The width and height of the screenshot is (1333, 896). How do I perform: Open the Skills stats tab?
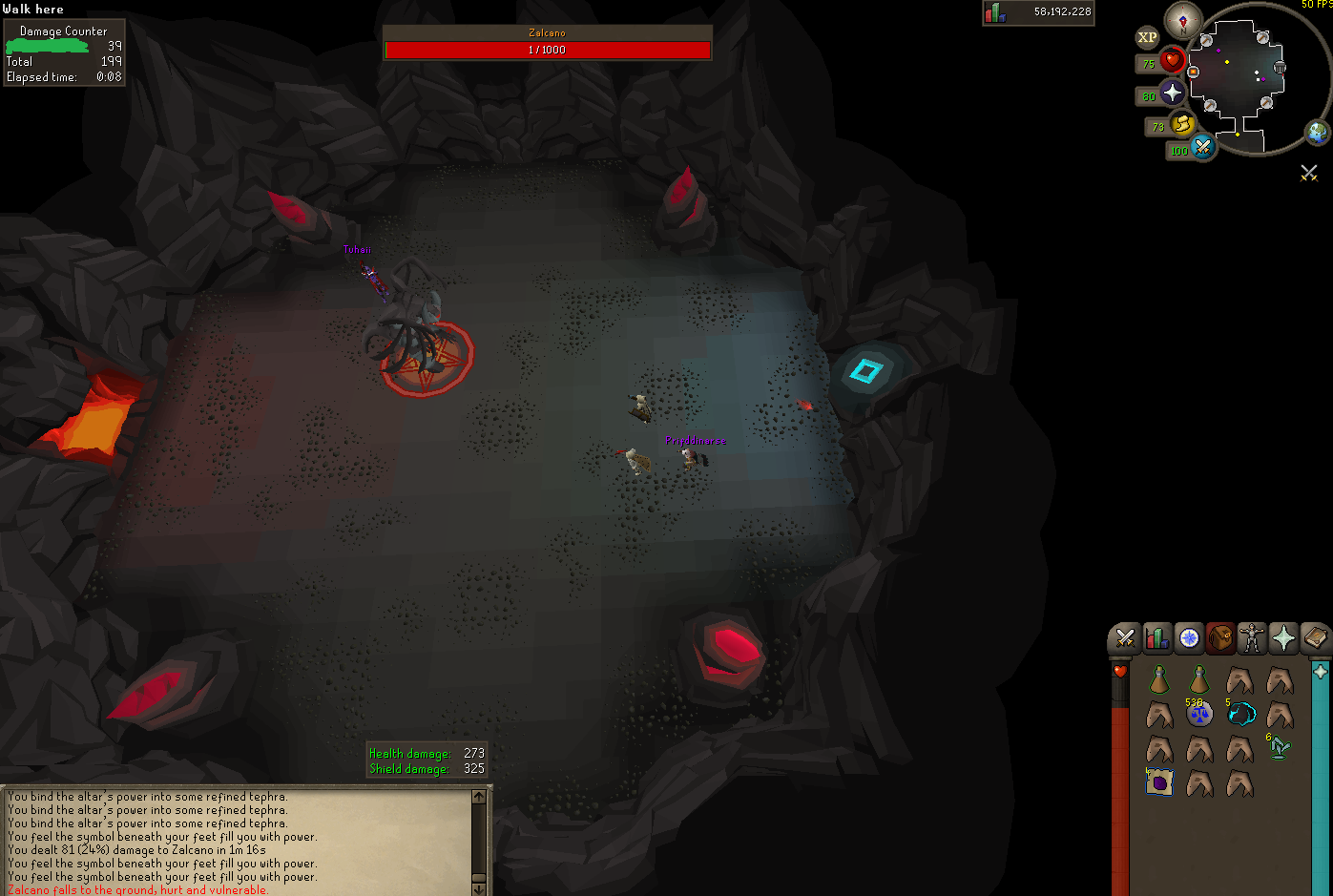pyautogui.click(x=1156, y=638)
